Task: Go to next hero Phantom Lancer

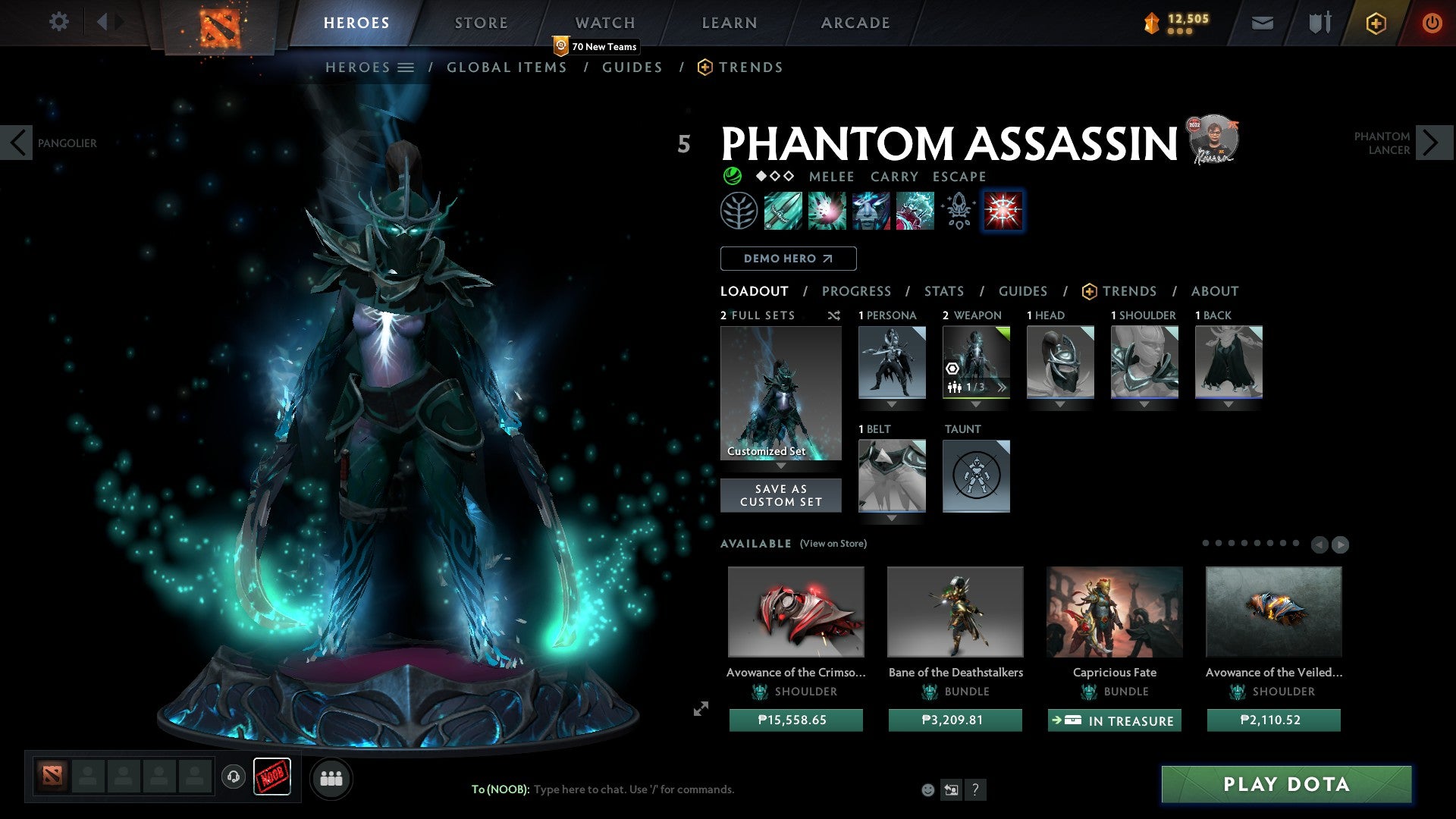Action: [x=1432, y=143]
